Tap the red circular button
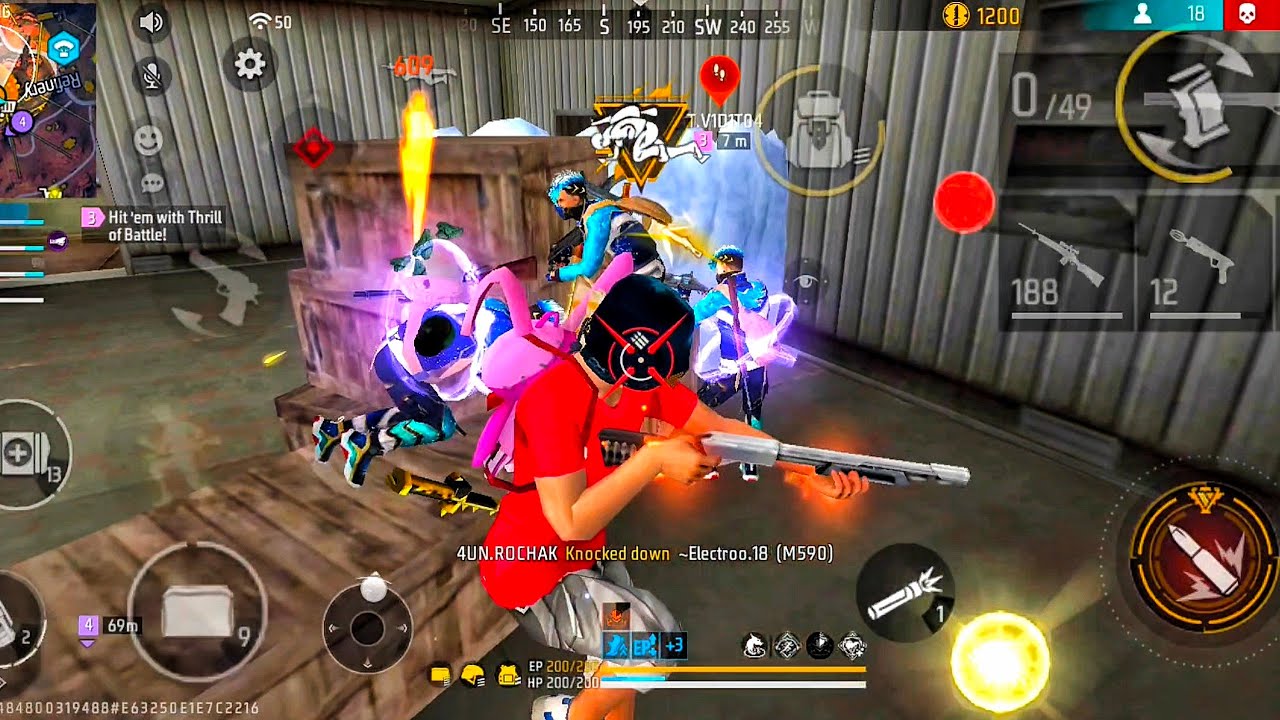1280x720 pixels. pyautogui.click(x=964, y=202)
